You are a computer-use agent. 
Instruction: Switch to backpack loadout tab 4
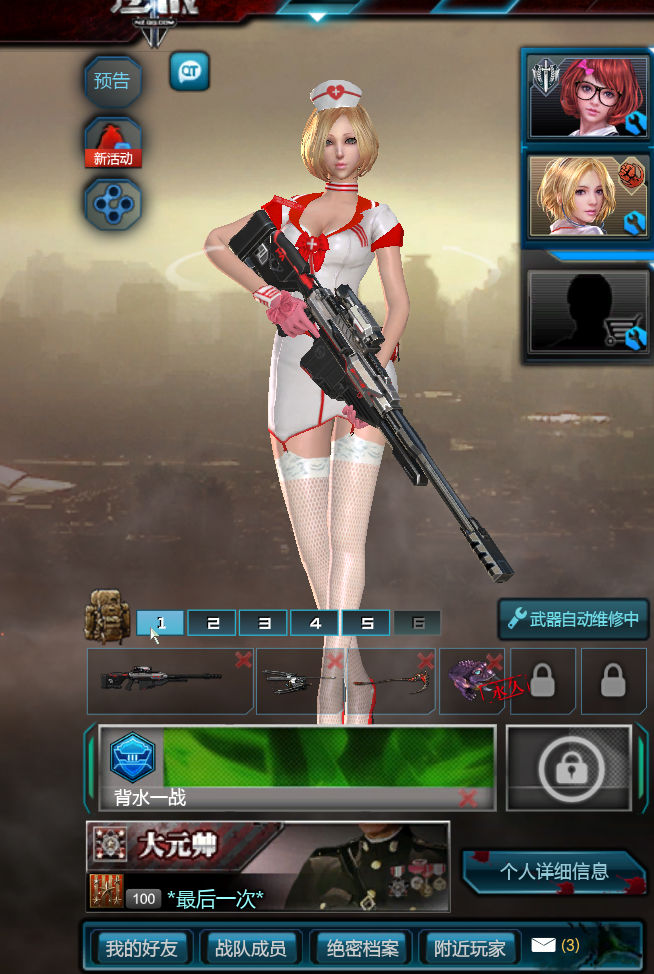[x=316, y=623]
